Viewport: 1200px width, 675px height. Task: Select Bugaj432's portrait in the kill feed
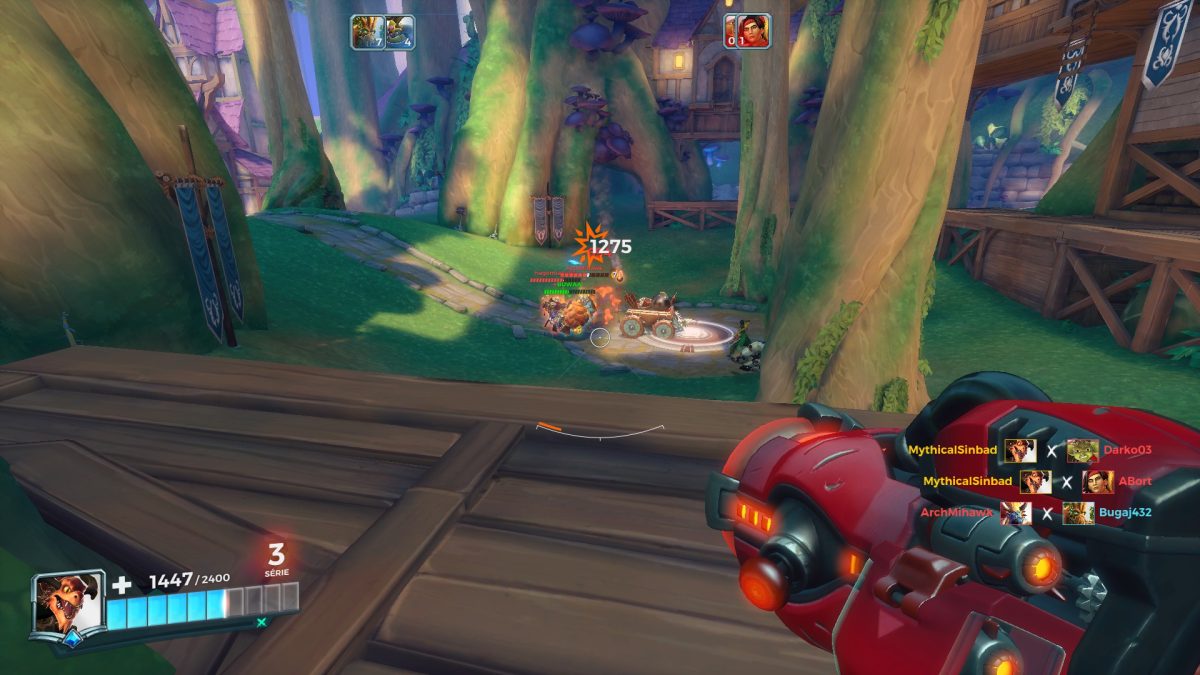coord(1078,513)
